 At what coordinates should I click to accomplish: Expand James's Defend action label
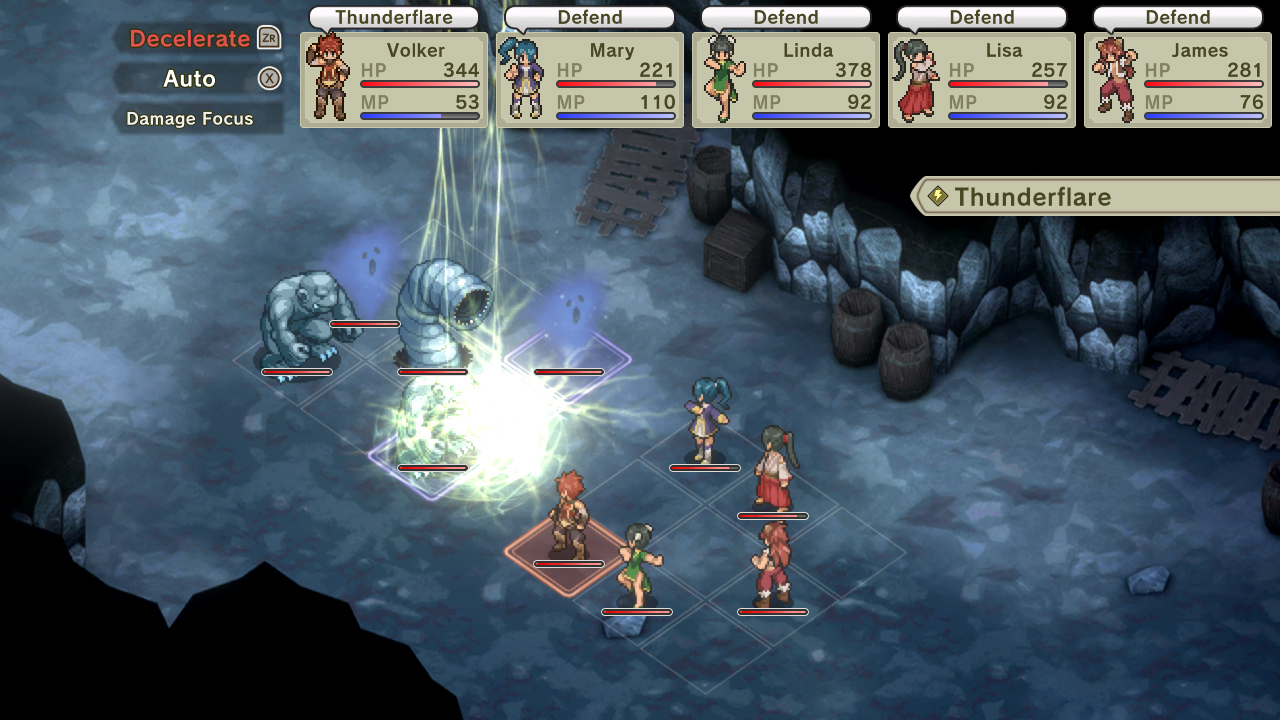(1177, 16)
